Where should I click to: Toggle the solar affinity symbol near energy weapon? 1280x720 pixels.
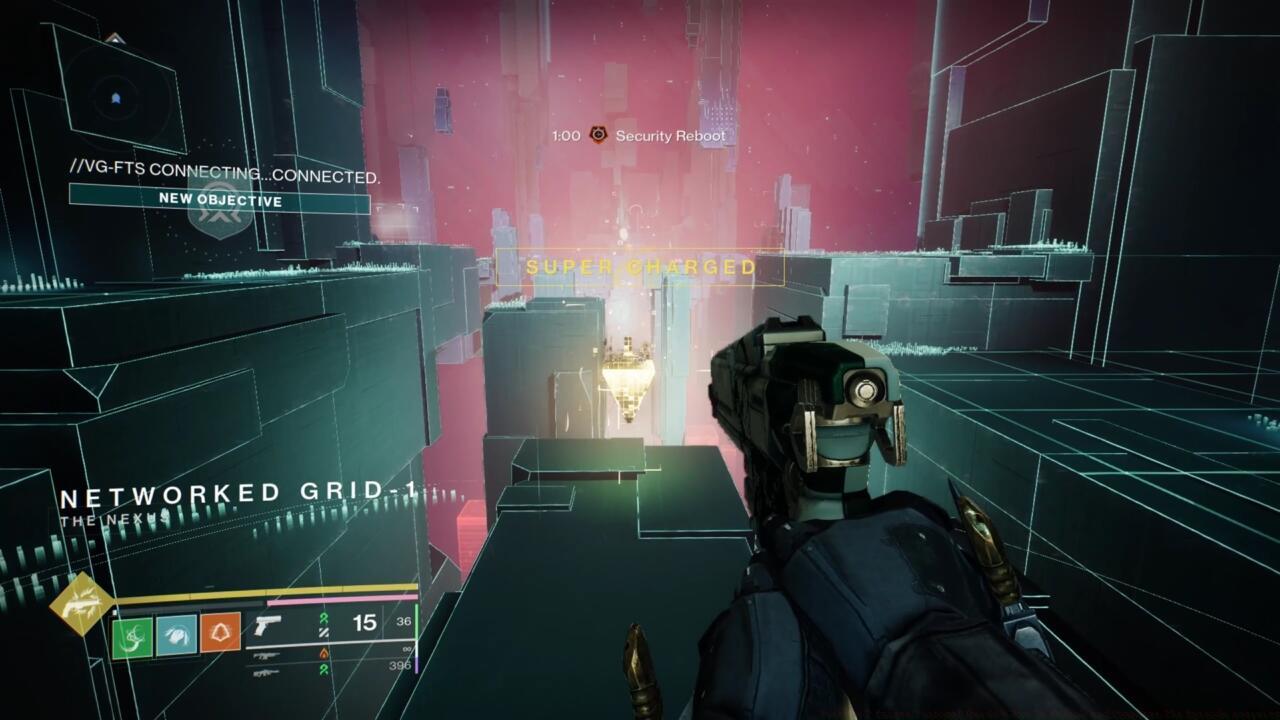coord(325,653)
